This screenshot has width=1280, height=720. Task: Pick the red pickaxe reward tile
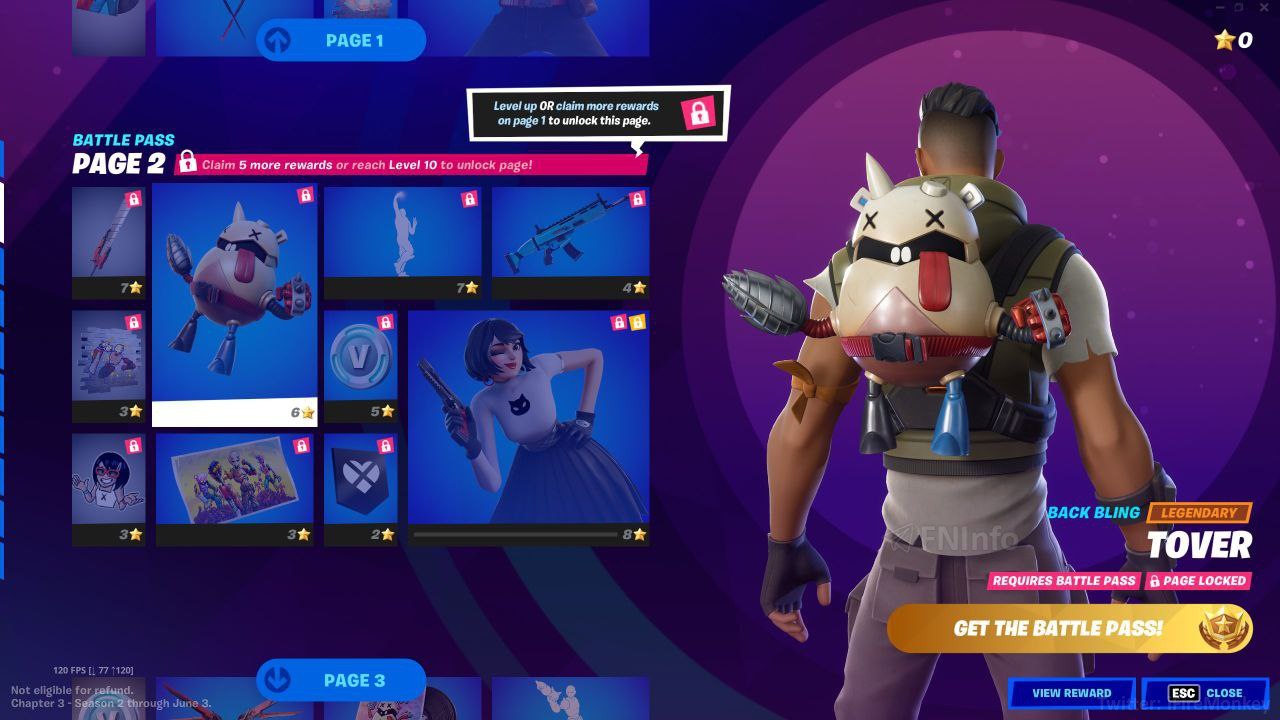pyautogui.click(x=108, y=242)
